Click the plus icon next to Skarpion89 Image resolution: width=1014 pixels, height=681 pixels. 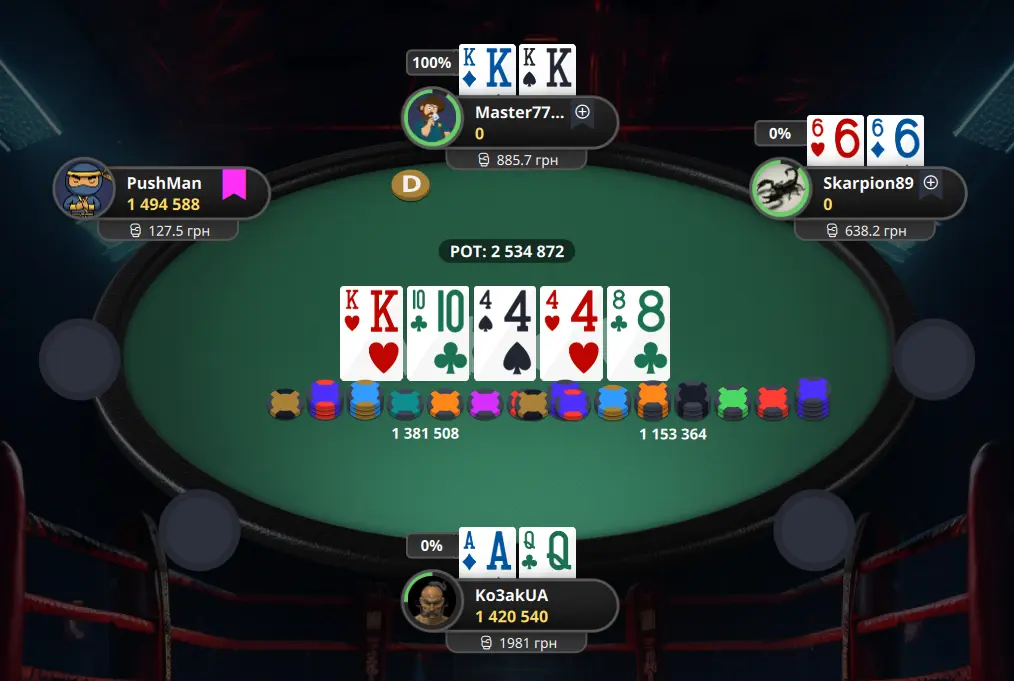click(x=931, y=183)
